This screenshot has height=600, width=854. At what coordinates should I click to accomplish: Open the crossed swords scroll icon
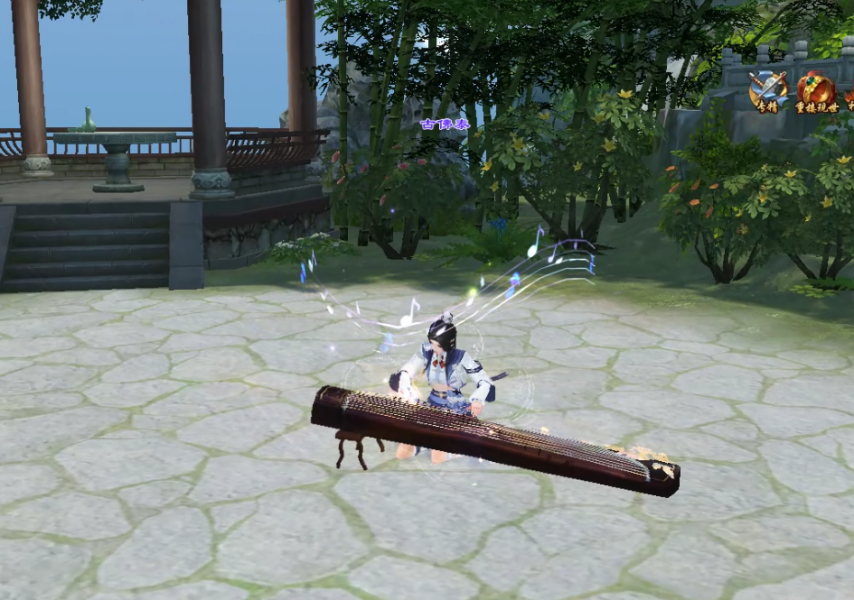pyautogui.click(x=768, y=90)
